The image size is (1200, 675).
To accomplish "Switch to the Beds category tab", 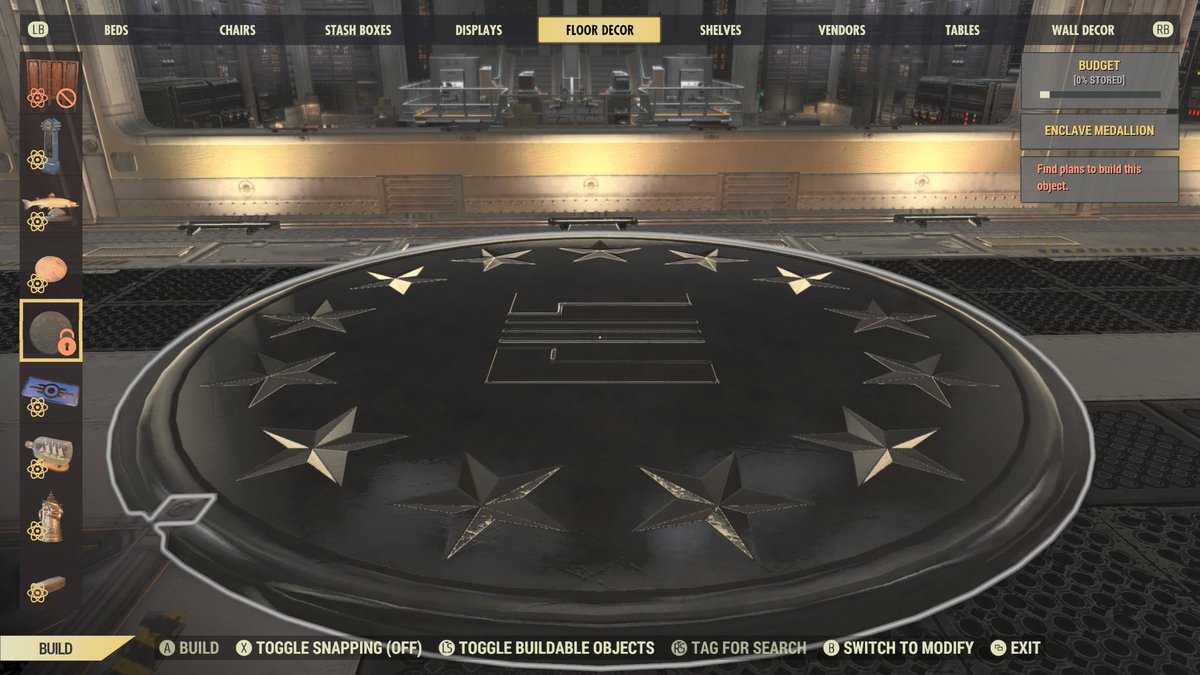I will (116, 30).
